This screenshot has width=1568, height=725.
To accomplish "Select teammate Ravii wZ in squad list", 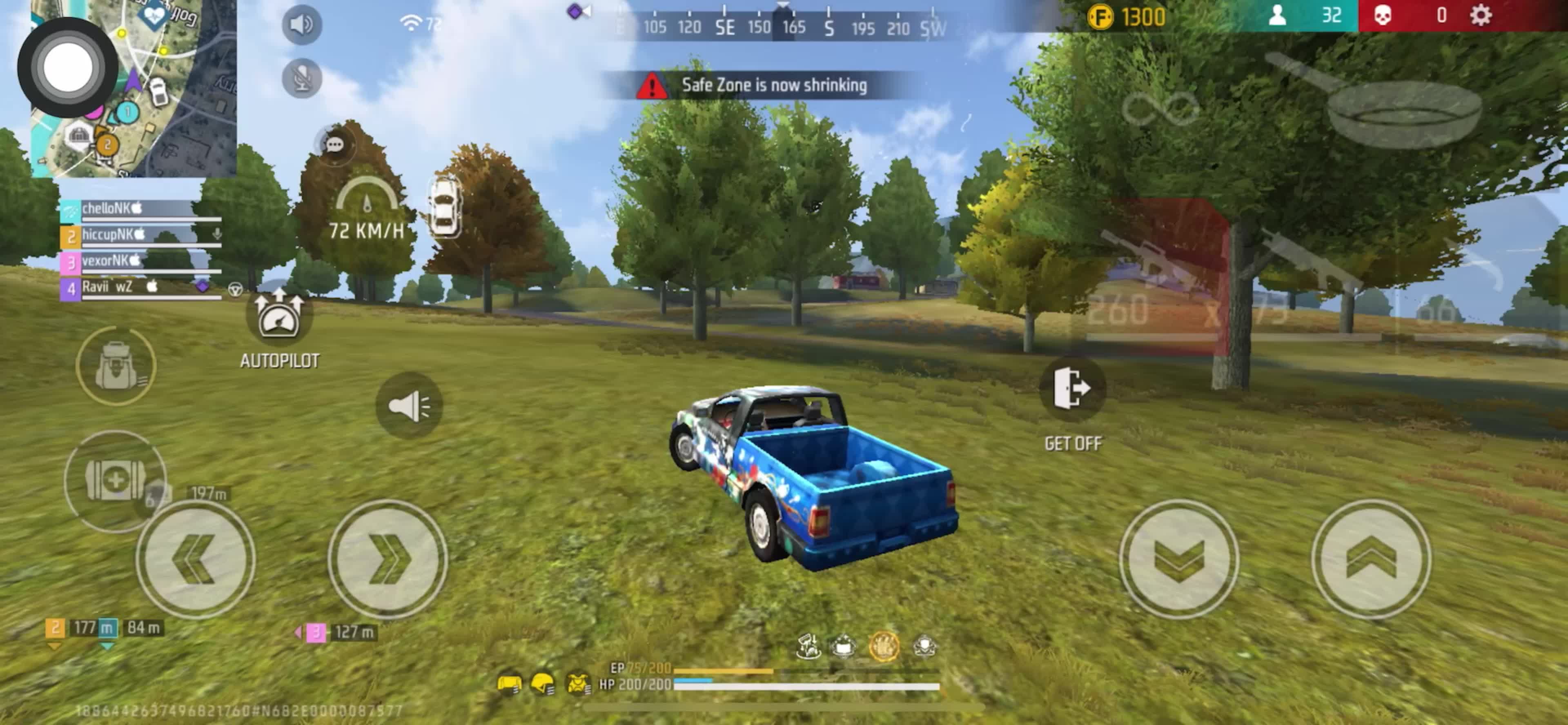I will 140,288.
